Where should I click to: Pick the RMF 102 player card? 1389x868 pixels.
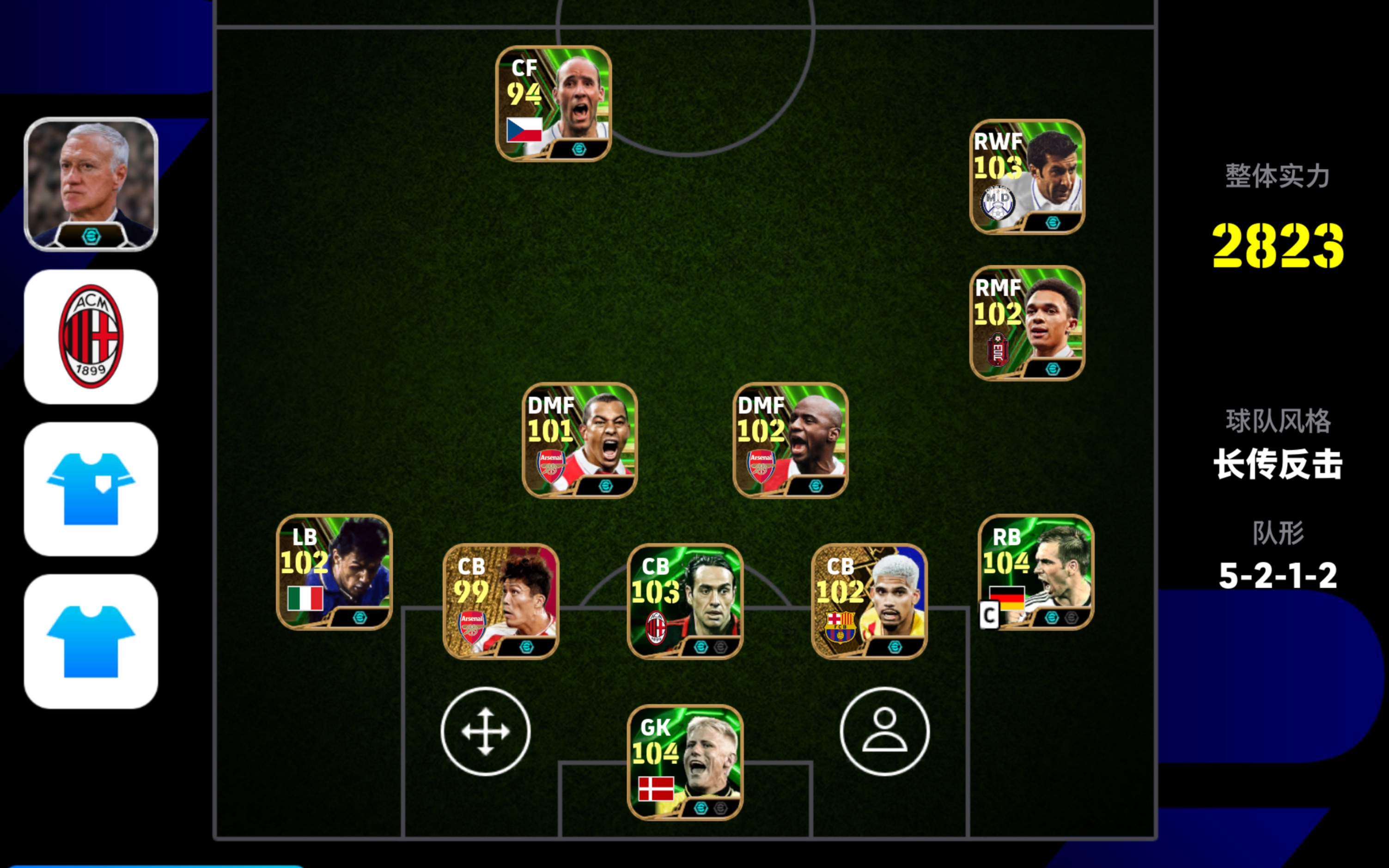(1027, 323)
